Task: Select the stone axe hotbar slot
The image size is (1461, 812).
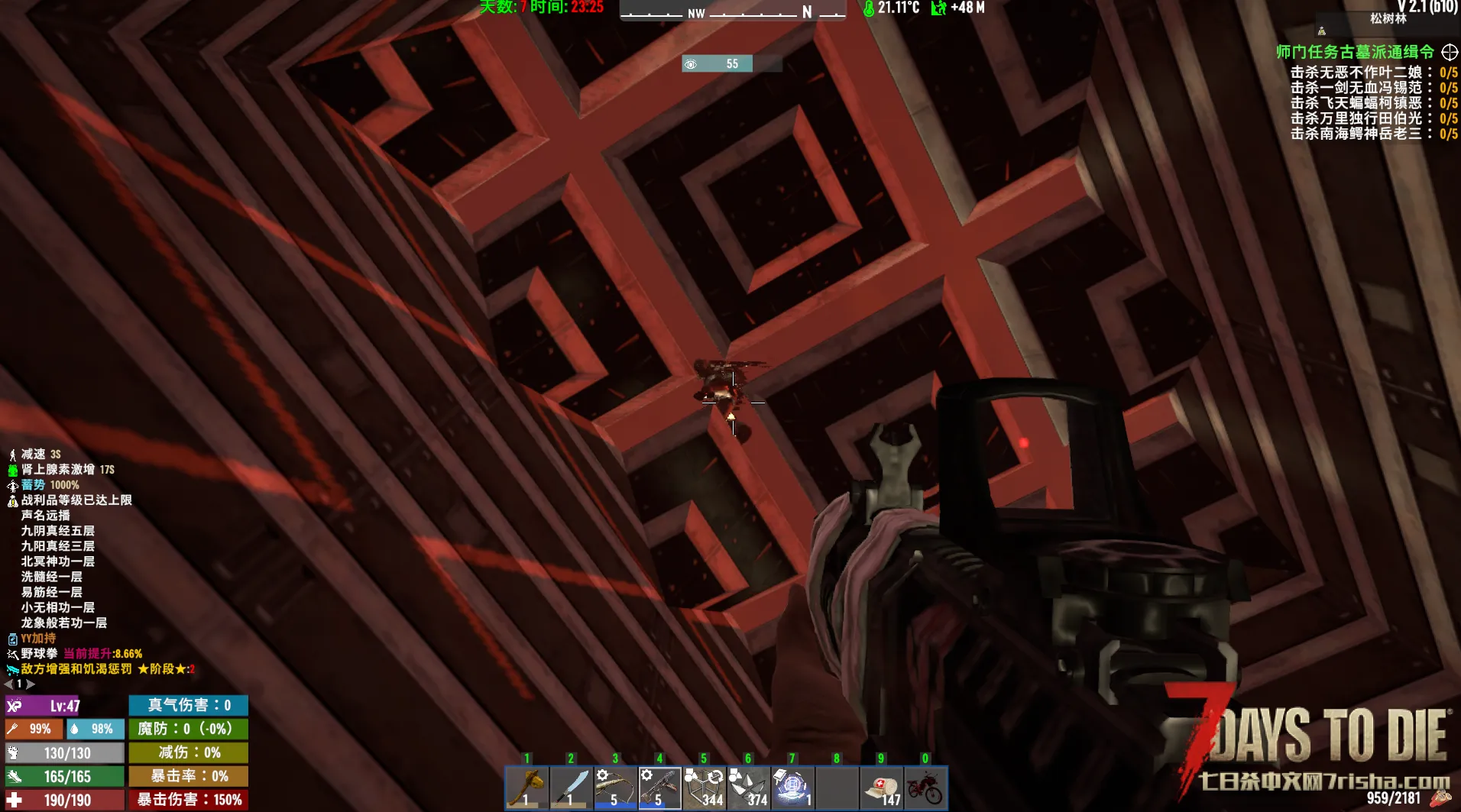Action: pos(526,788)
